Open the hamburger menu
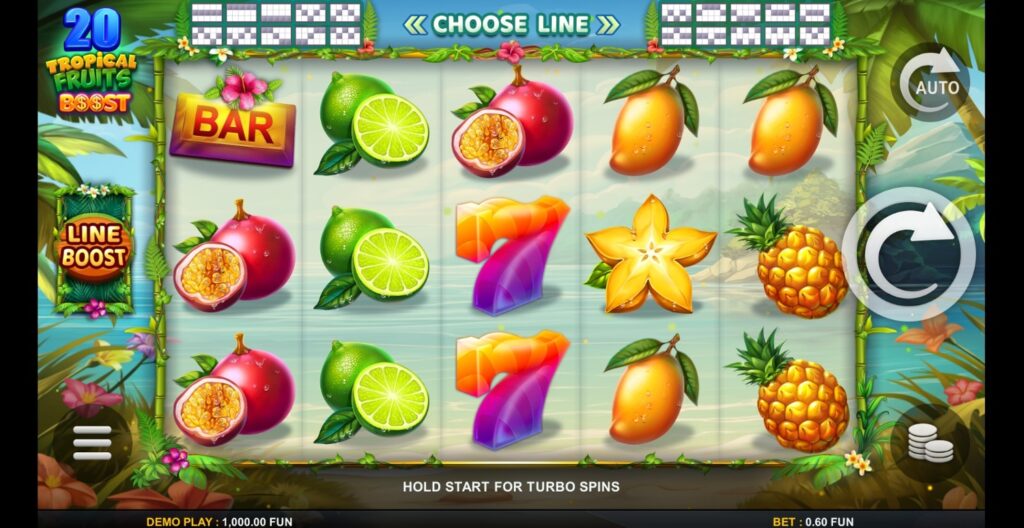This screenshot has height=528, width=1024. click(x=92, y=443)
